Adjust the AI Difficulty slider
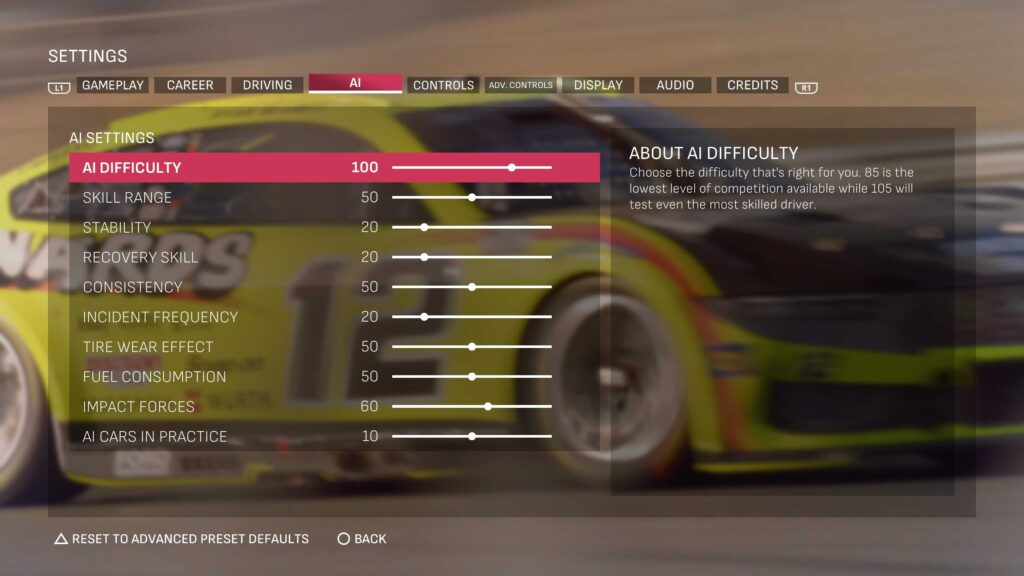 coord(512,167)
